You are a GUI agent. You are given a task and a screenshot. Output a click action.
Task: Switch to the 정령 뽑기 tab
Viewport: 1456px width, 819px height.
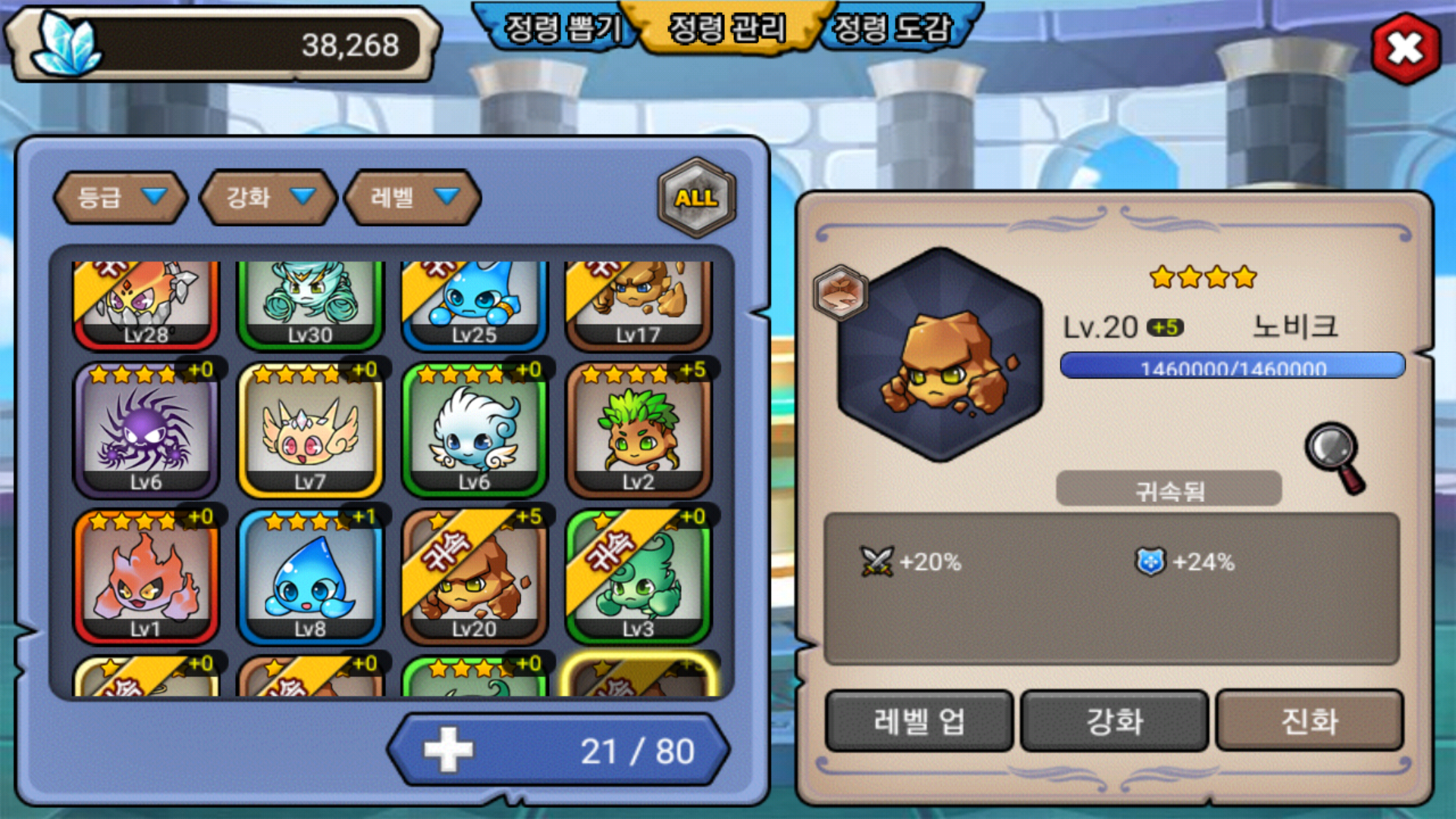point(562,29)
